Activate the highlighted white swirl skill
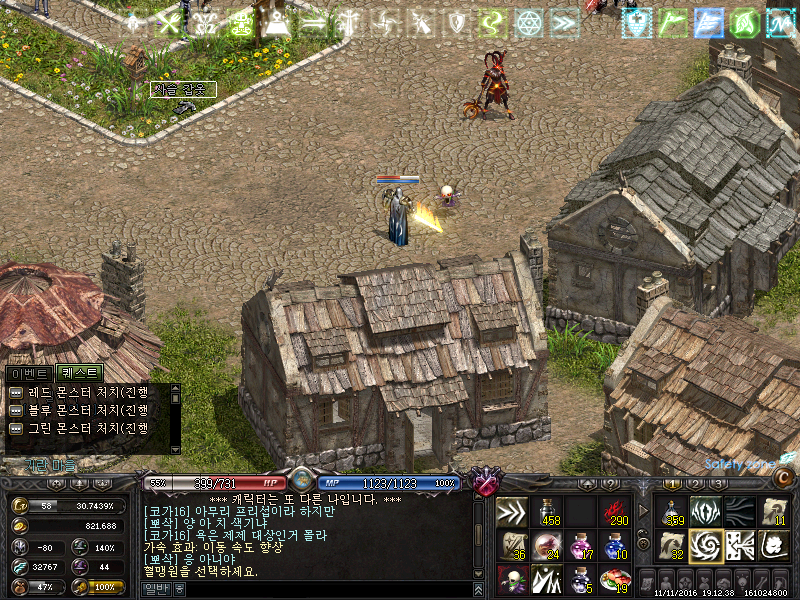This screenshot has width=800, height=600. (x=706, y=545)
